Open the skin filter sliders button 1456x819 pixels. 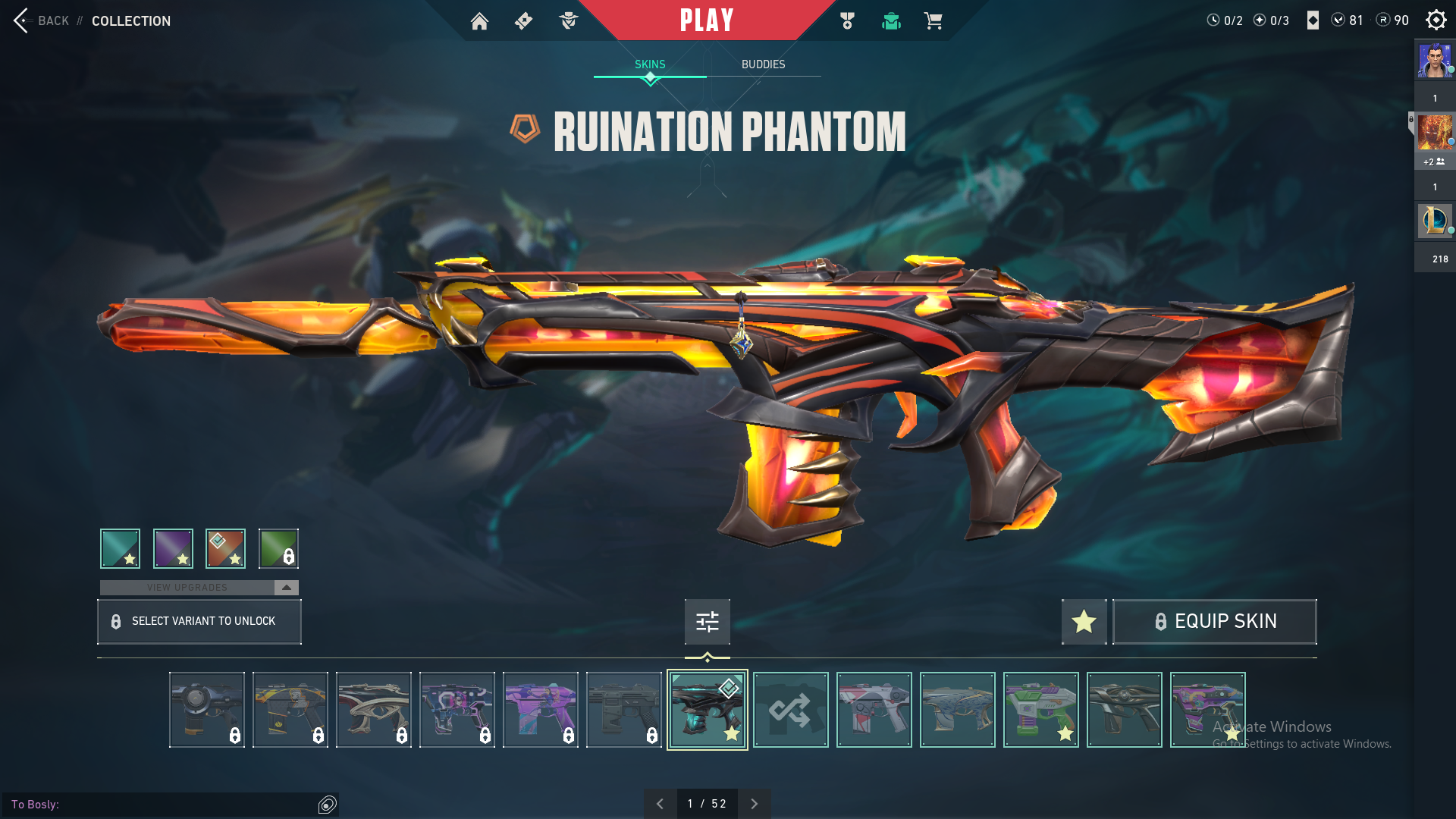pos(707,622)
